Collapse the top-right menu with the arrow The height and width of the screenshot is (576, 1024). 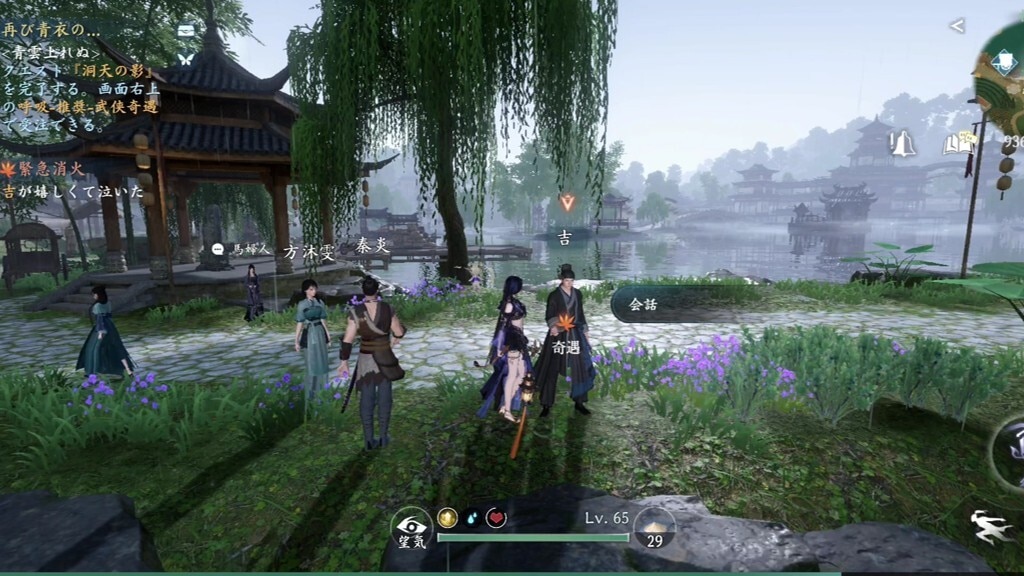point(957,26)
